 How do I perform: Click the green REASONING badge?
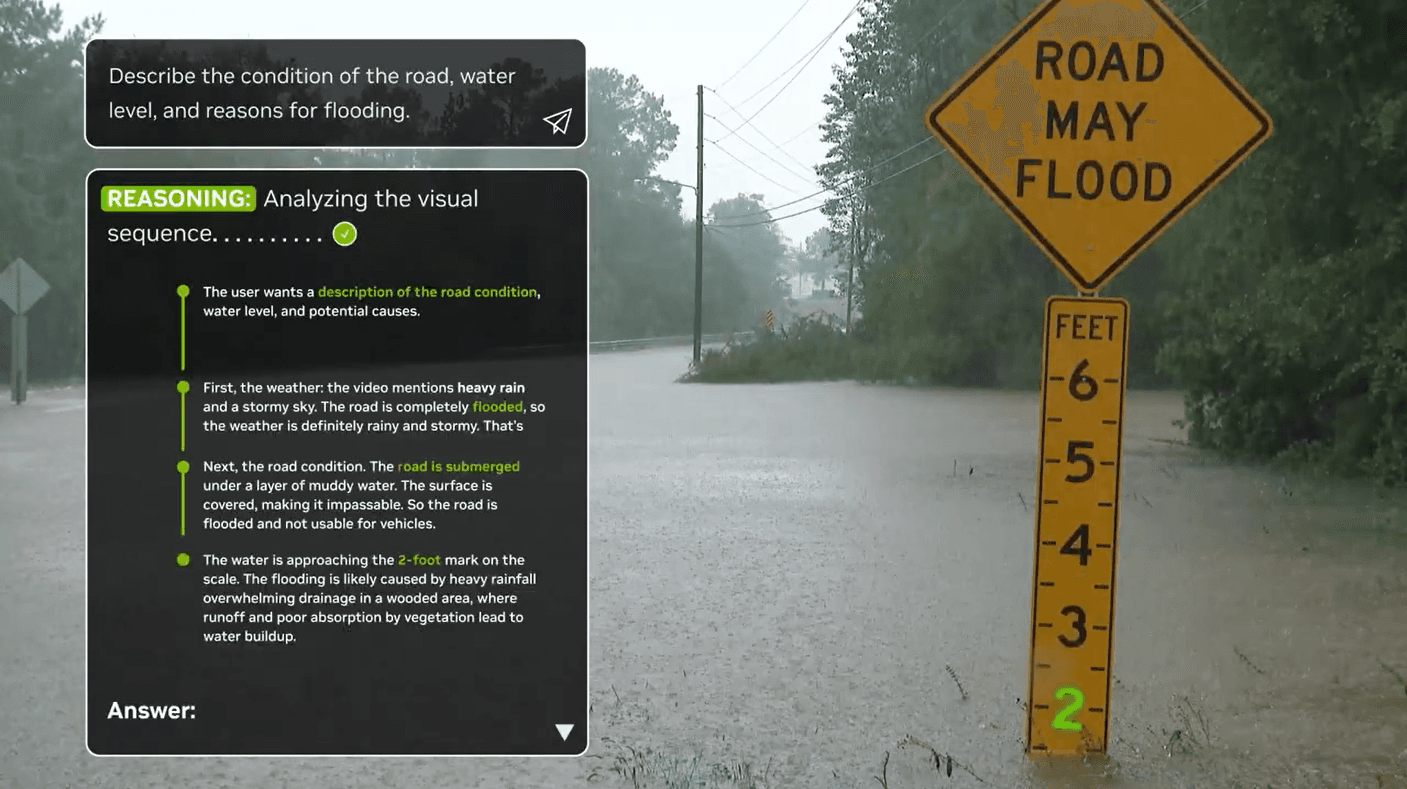[178, 198]
